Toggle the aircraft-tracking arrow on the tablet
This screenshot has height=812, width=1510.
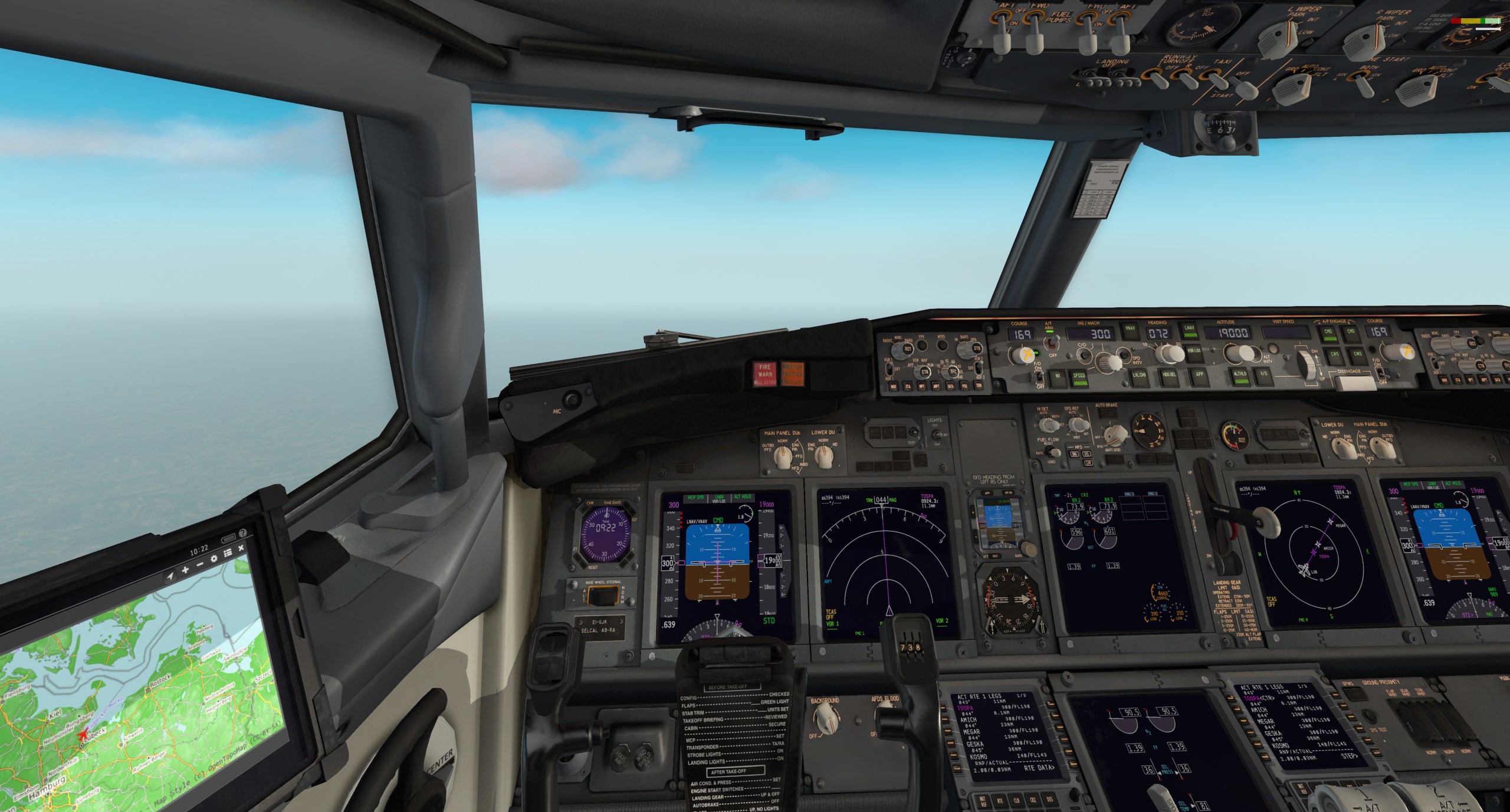170,576
